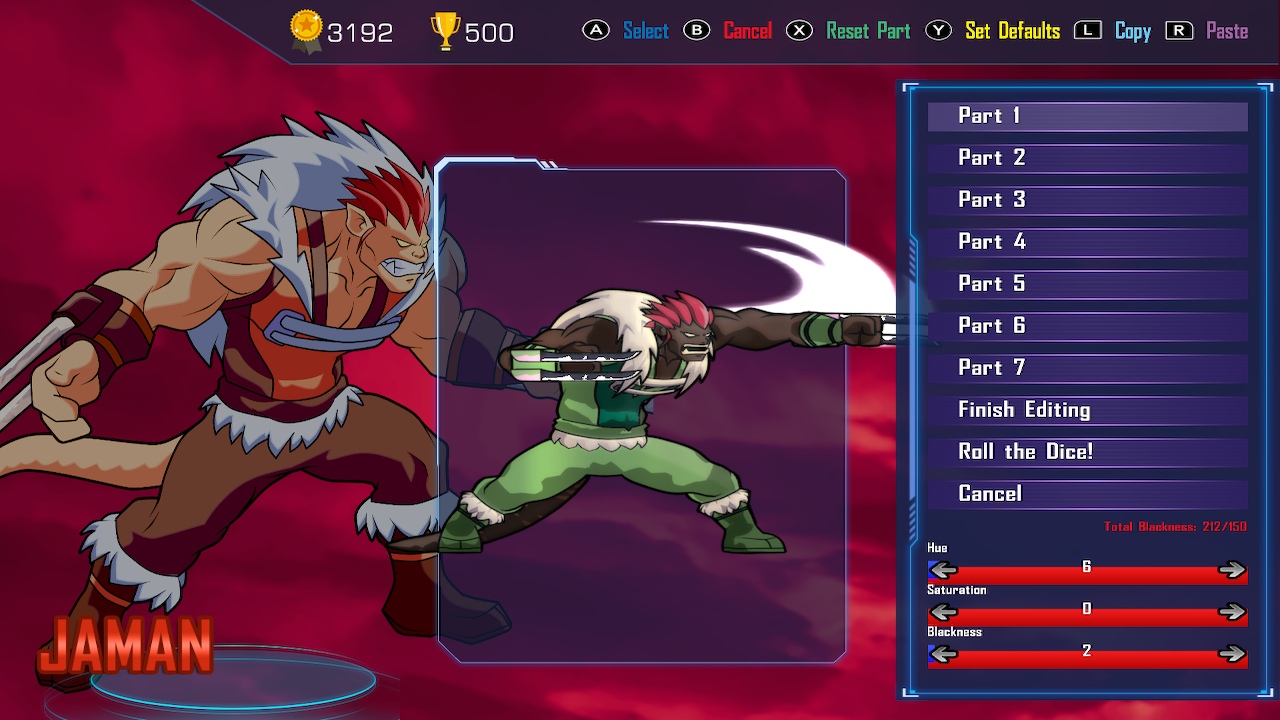Image resolution: width=1280 pixels, height=720 pixels.
Task: Choose Finish Editing
Action: [x=1086, y=410]
